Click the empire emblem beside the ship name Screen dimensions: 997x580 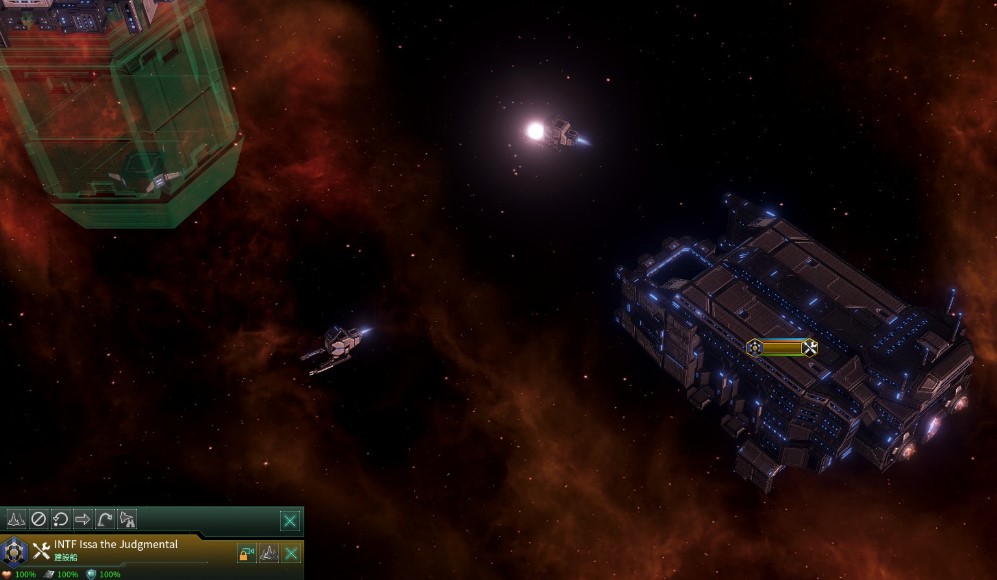coord(14,550)
